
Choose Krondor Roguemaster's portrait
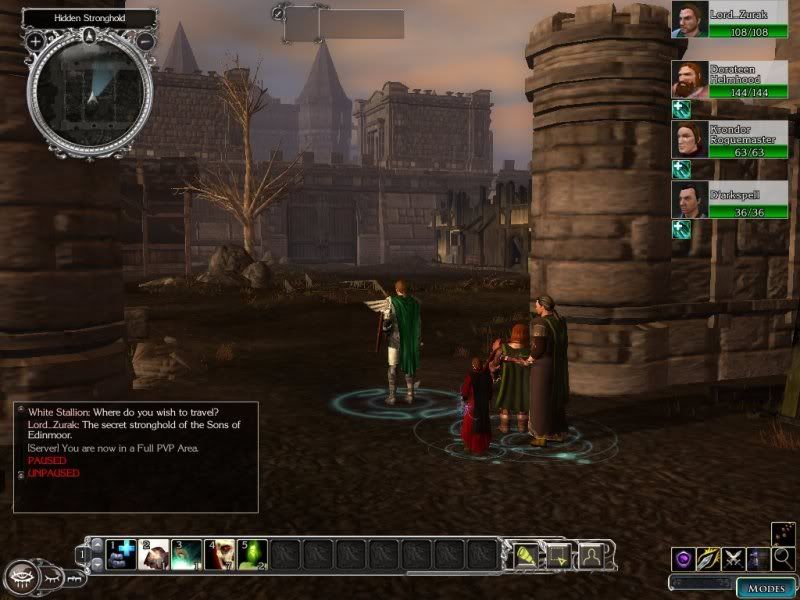[x=689, y=139]
